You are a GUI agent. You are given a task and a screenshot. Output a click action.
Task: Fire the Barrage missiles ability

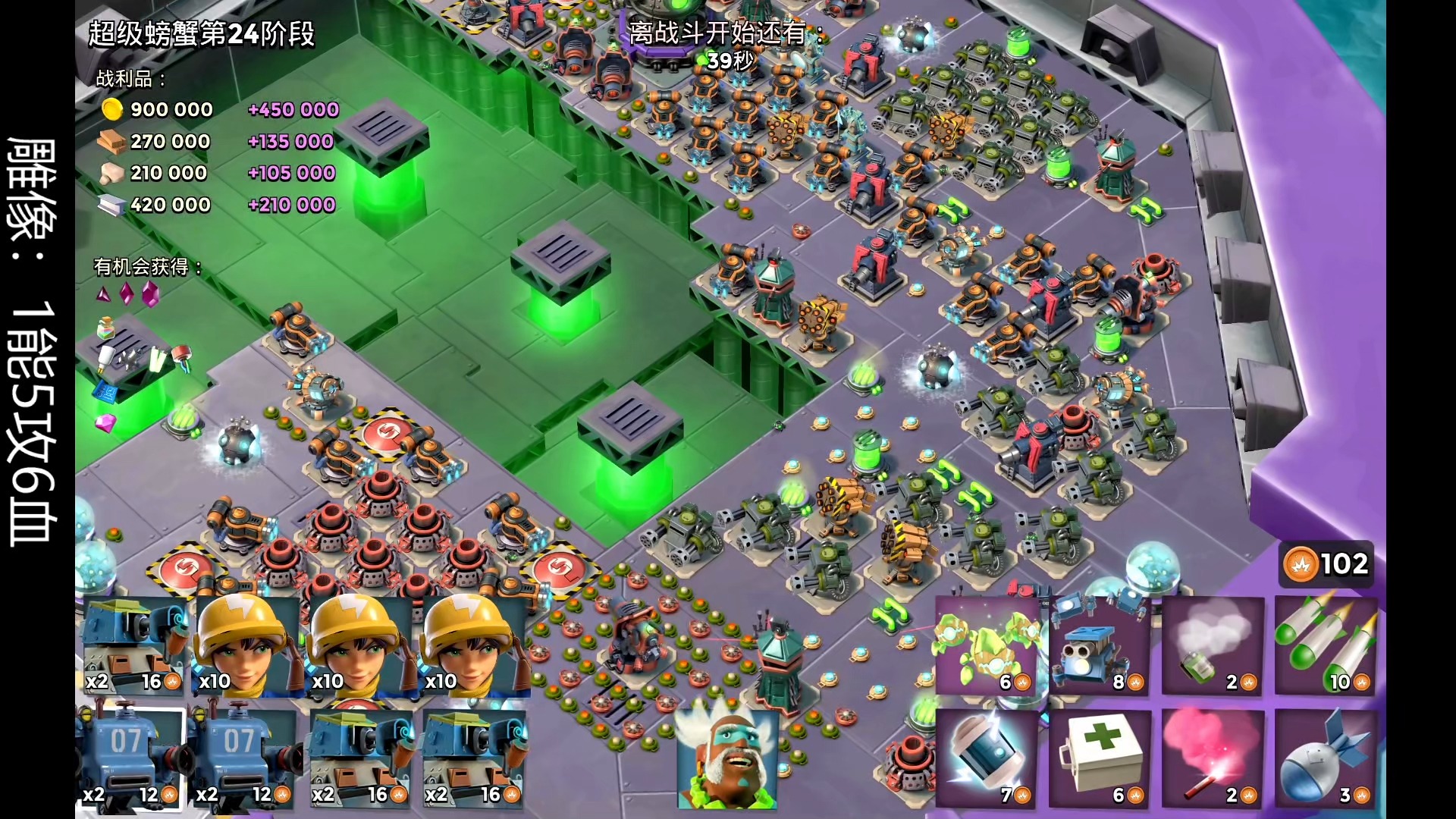pyautogui.click(x=1326, y=647)
